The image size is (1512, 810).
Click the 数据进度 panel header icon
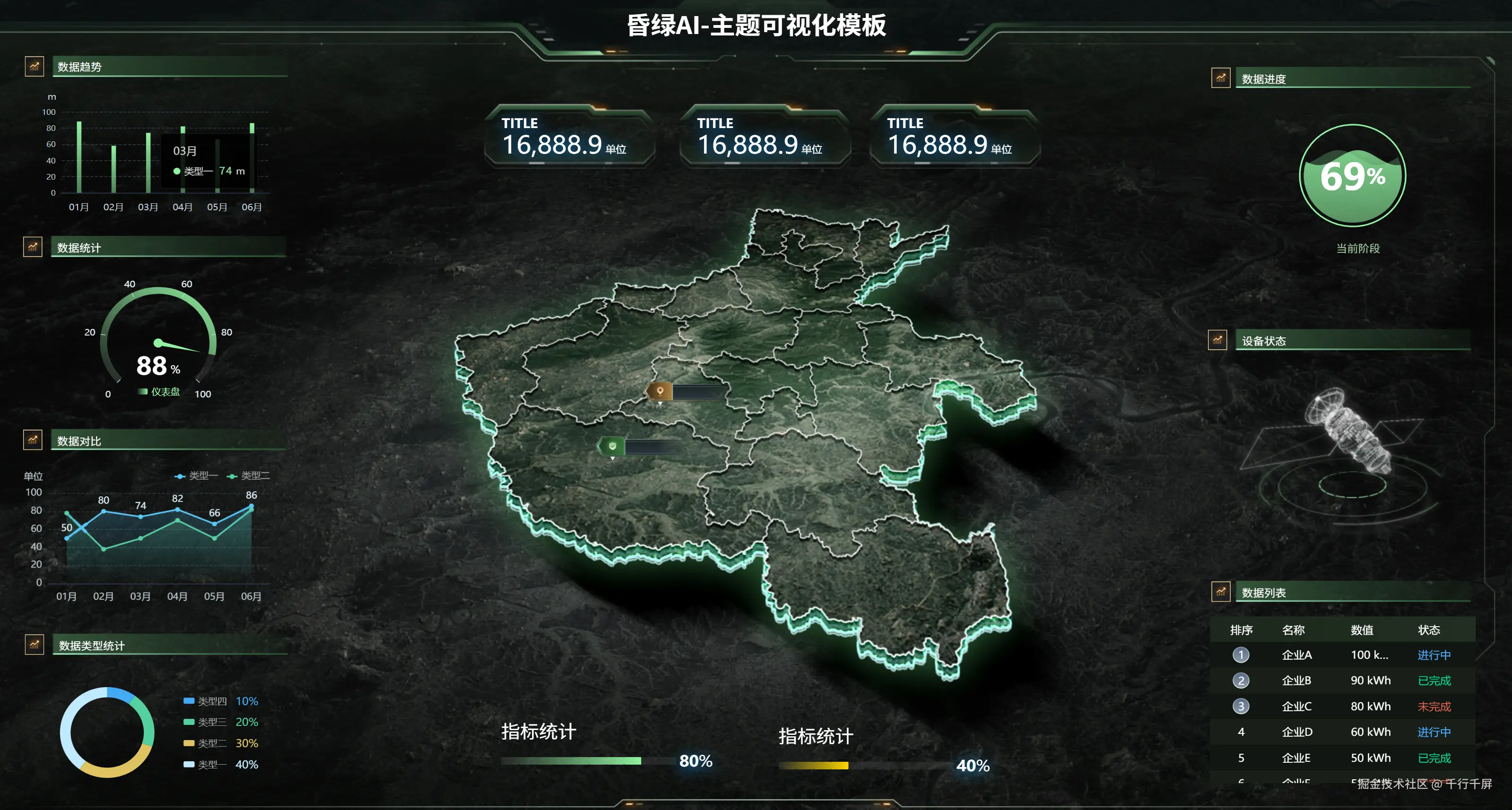[1221, 77]
